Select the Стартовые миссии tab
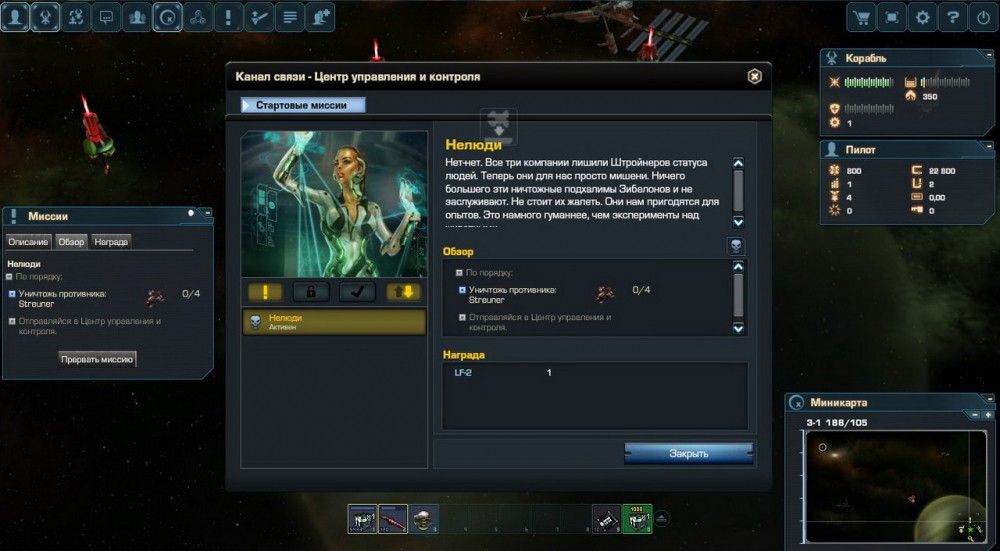1000x551 pixels. click(x=303, y=105)
